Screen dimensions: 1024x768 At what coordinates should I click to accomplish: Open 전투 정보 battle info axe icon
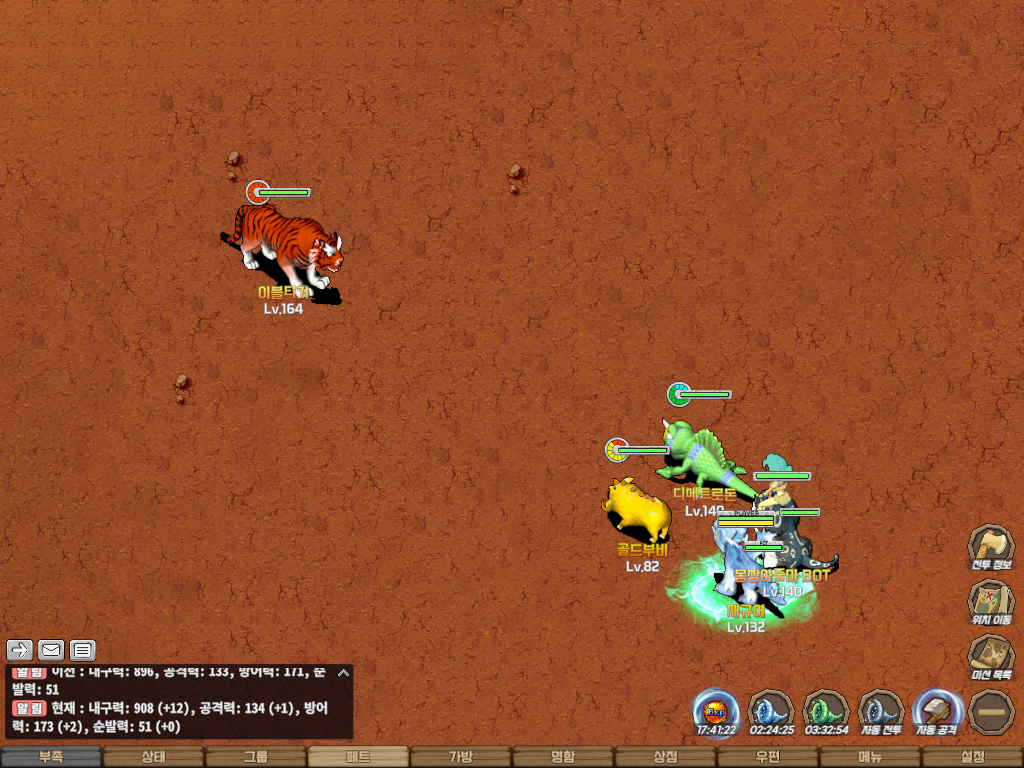[x=990, y=546]
